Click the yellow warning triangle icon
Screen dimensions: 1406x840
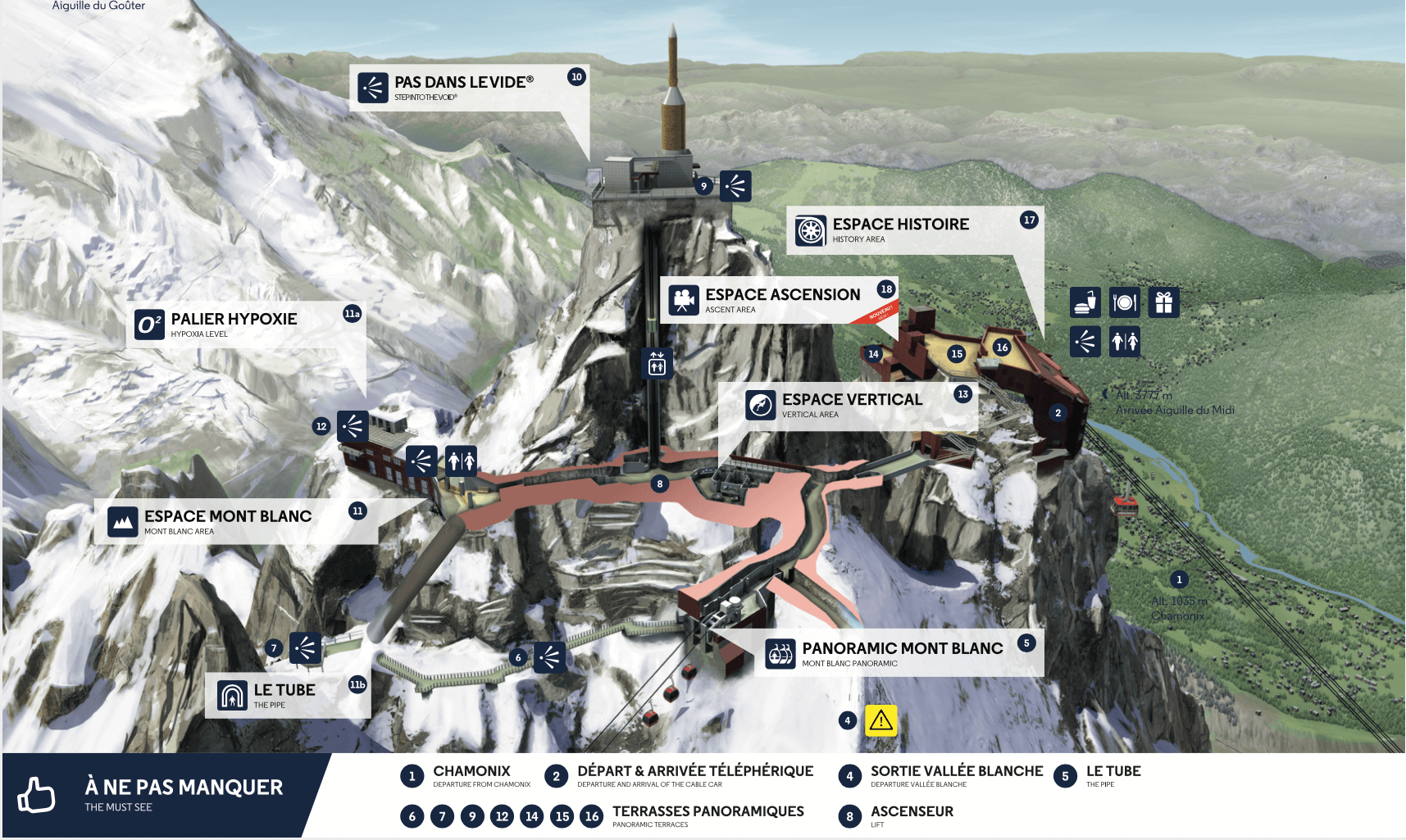880,720
